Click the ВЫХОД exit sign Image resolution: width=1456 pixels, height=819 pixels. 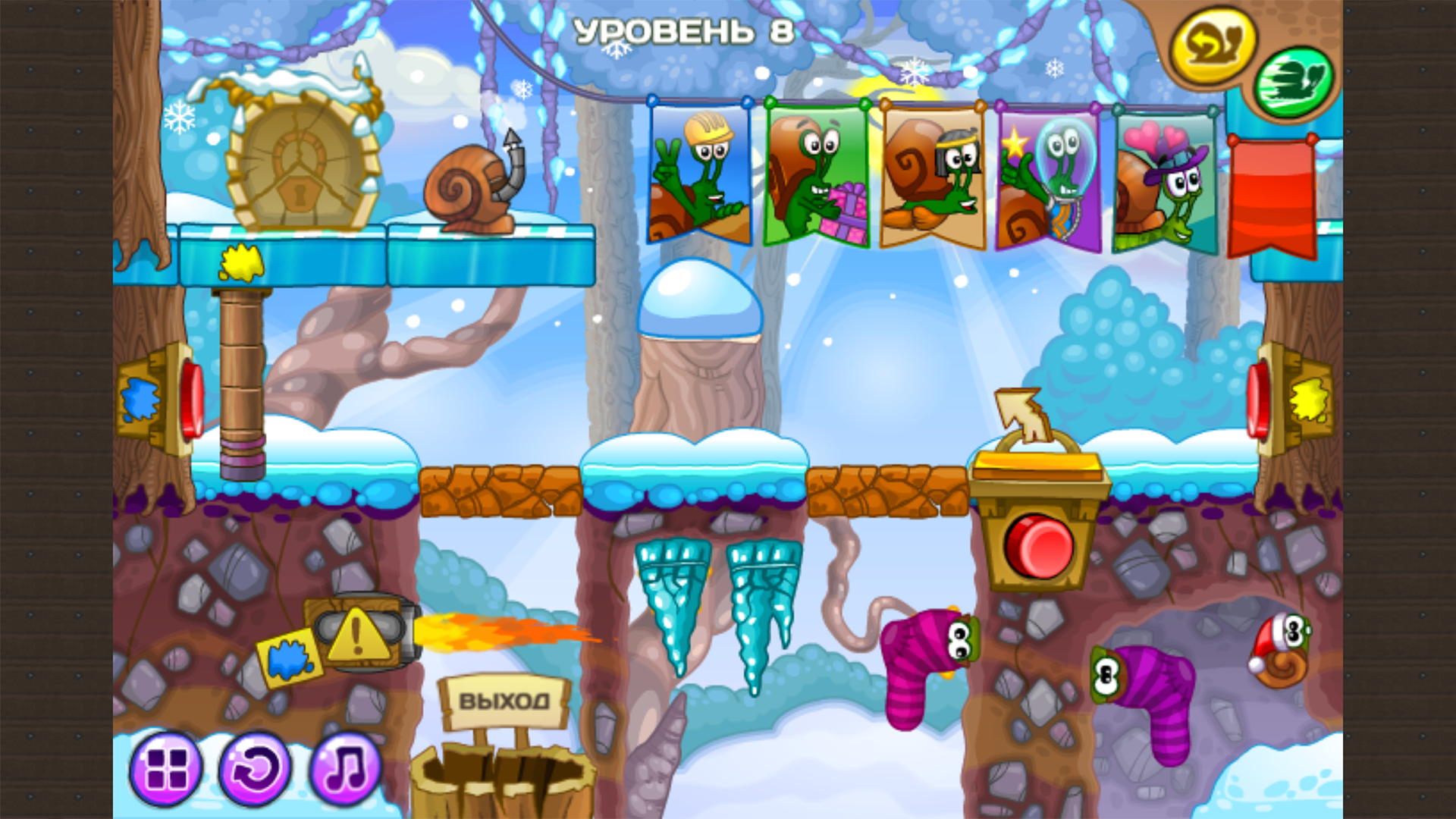coord(504,701)
